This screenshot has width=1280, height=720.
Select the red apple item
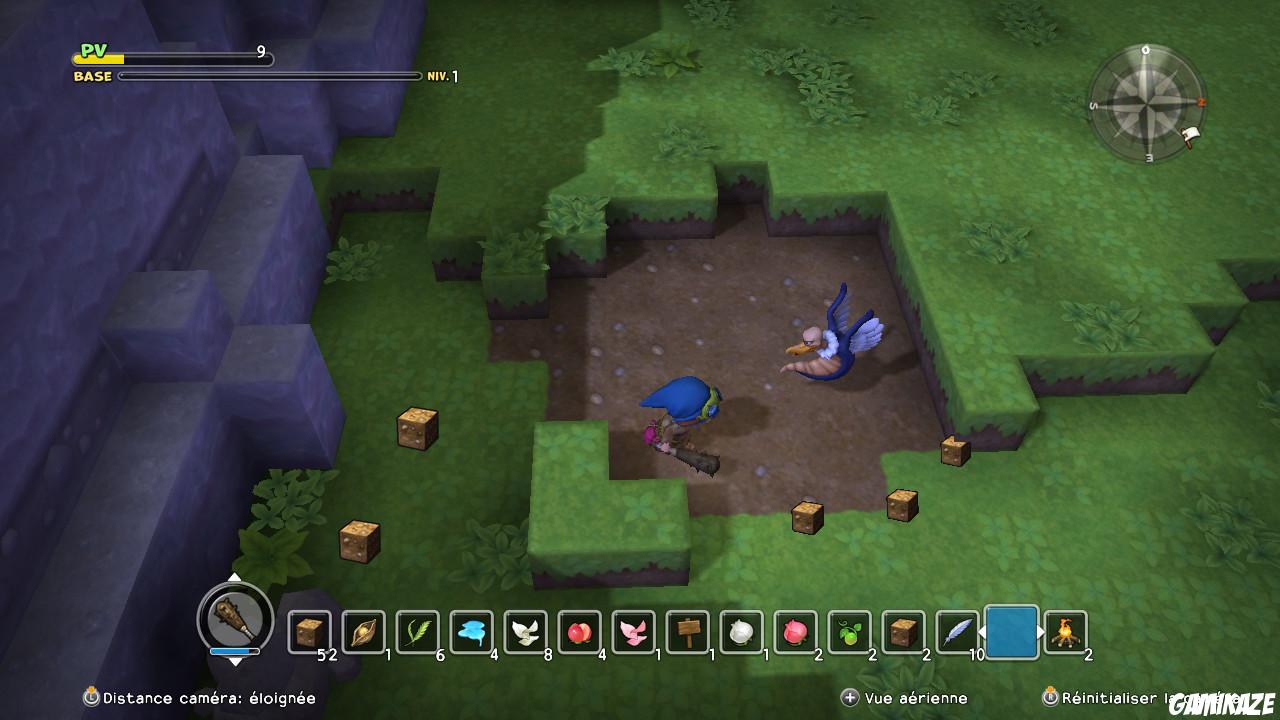point(578,630)
